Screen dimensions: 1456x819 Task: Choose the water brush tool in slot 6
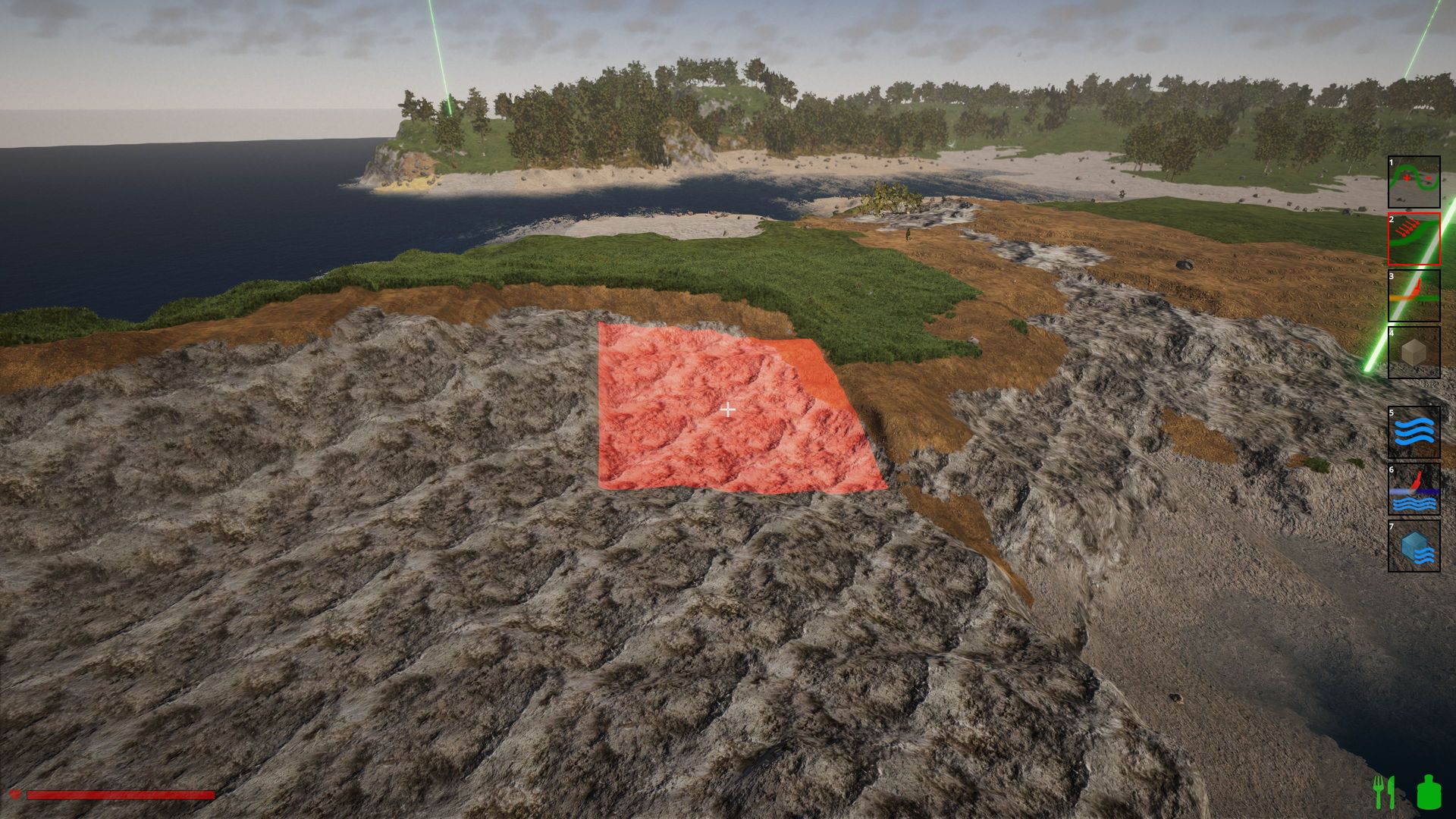click(x=1414, y=489)
